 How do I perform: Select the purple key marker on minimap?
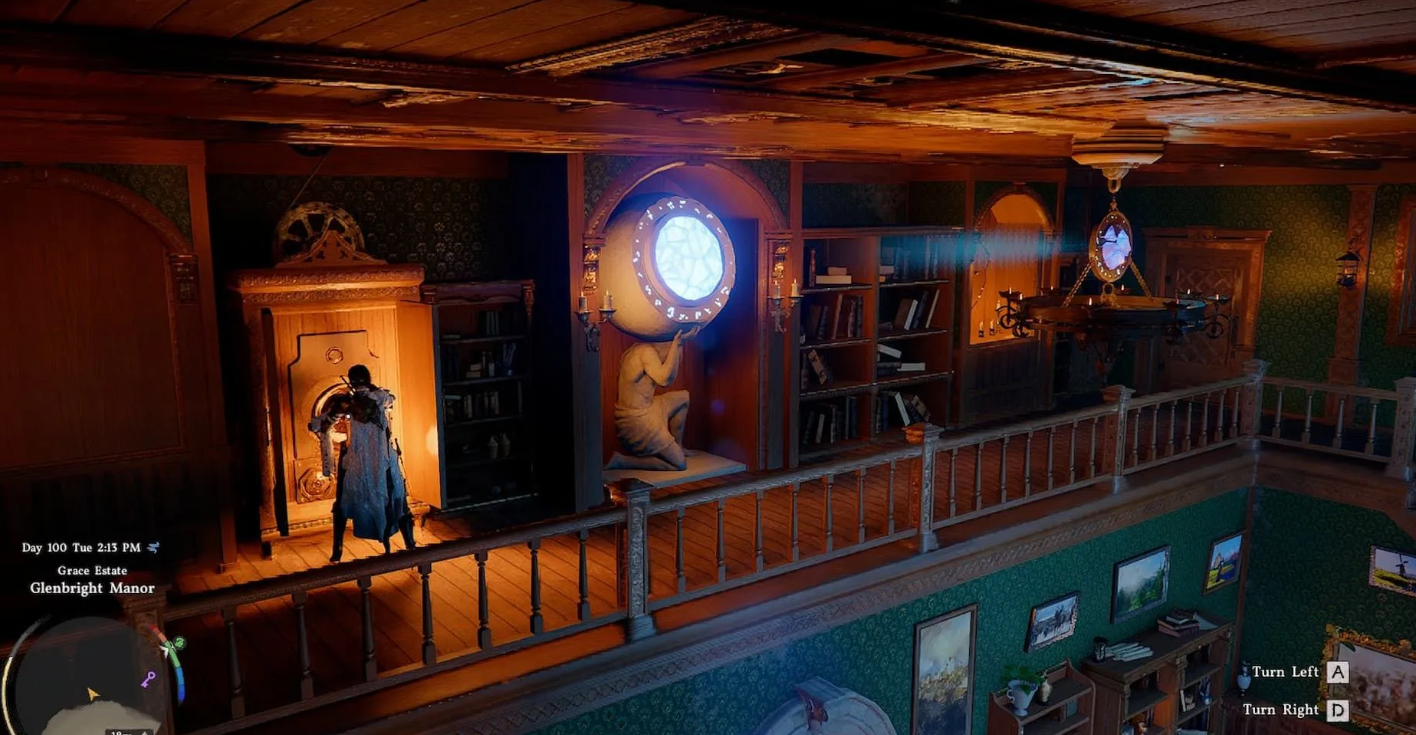pyautogui.click(x=149, y=680)
